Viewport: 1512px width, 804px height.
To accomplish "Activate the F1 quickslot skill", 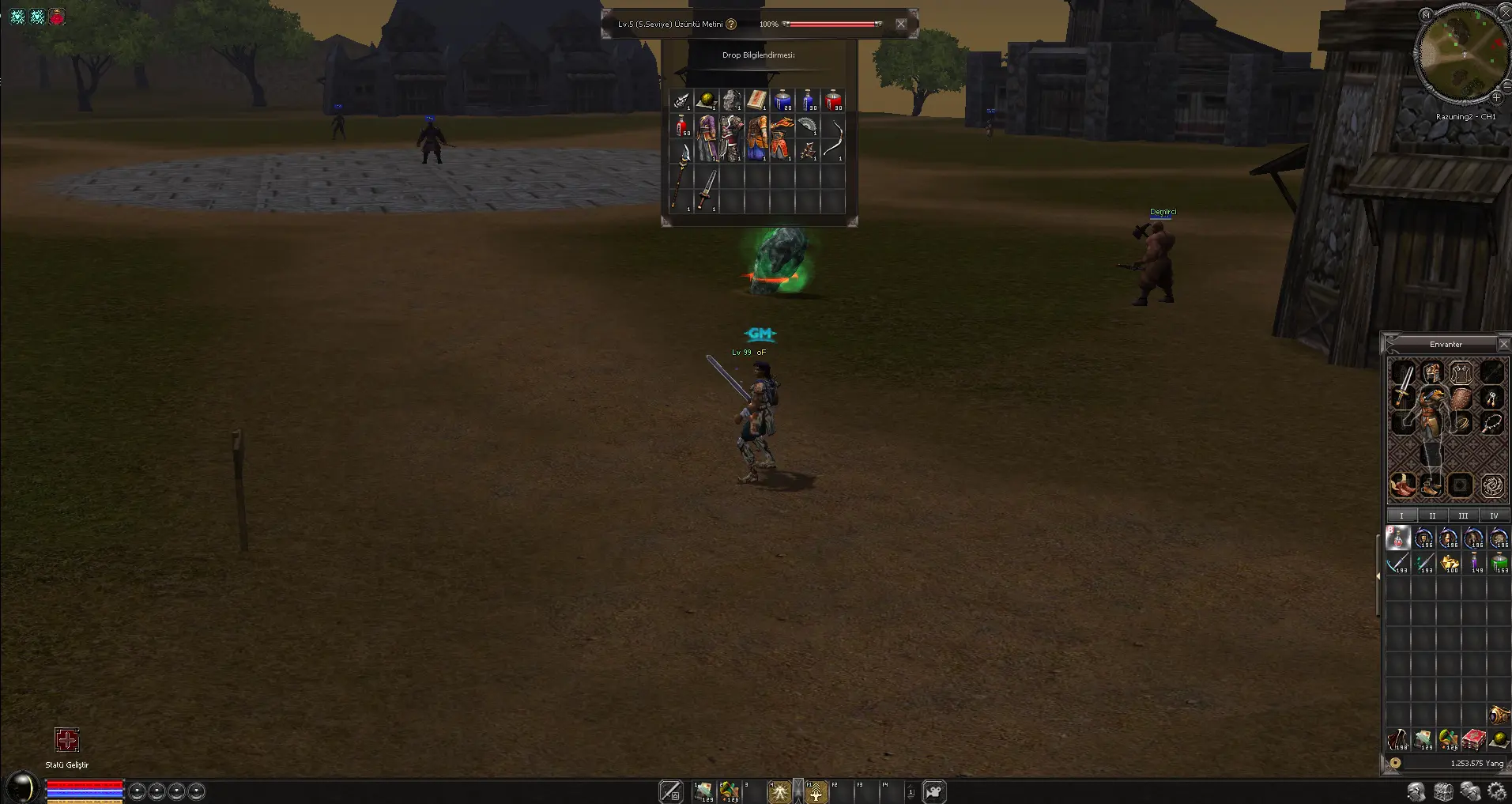I will 816,791.
